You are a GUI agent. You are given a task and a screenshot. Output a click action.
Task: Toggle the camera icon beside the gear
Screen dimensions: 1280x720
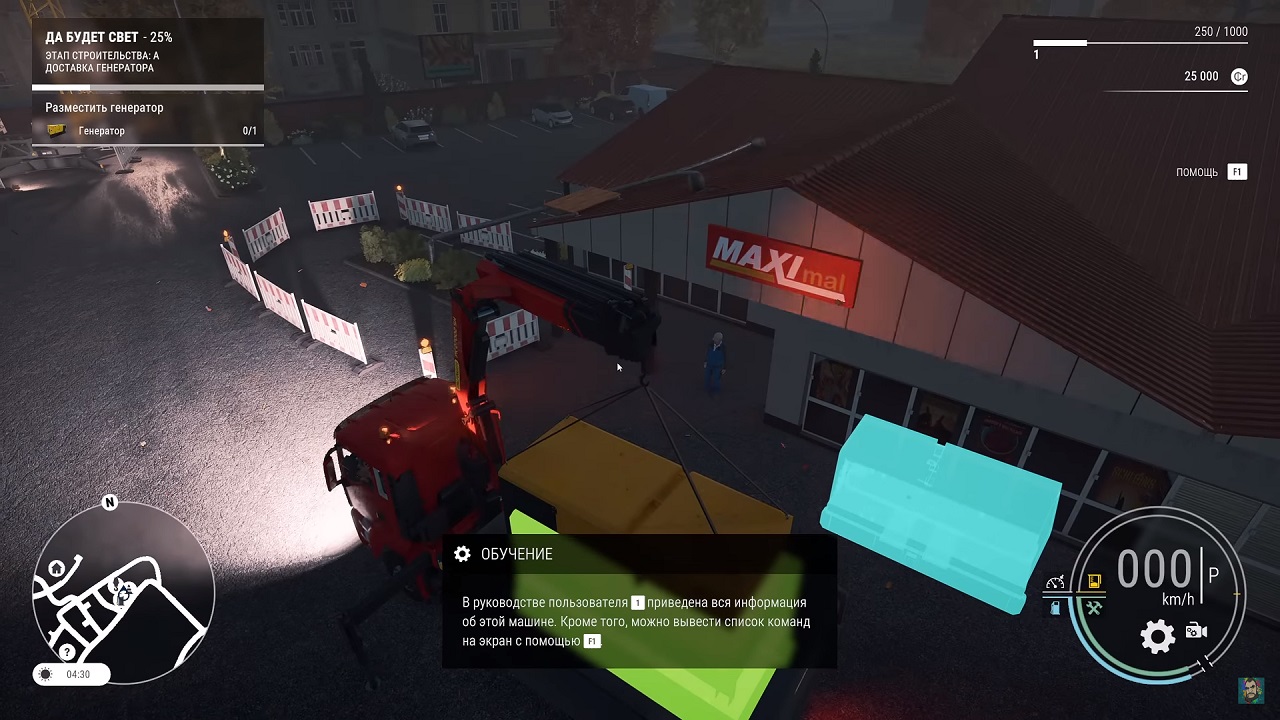point(1196,631)
